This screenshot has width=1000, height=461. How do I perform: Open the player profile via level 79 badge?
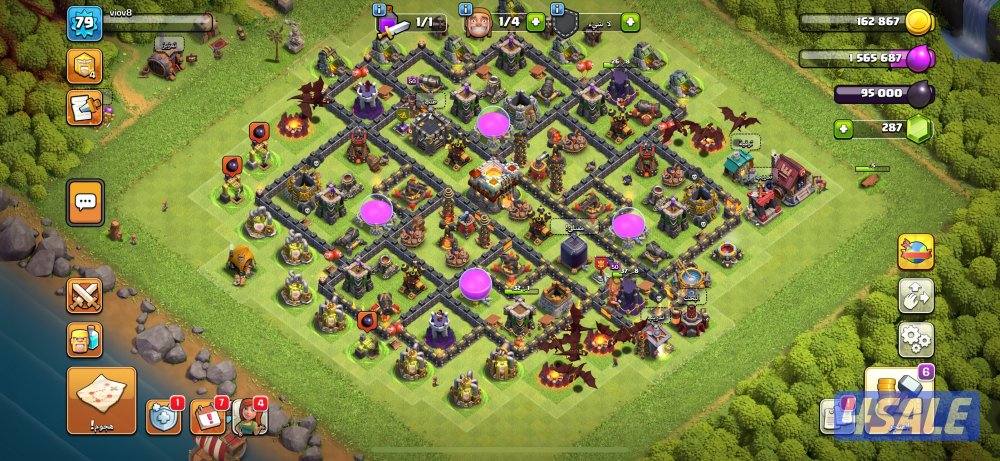85,23
